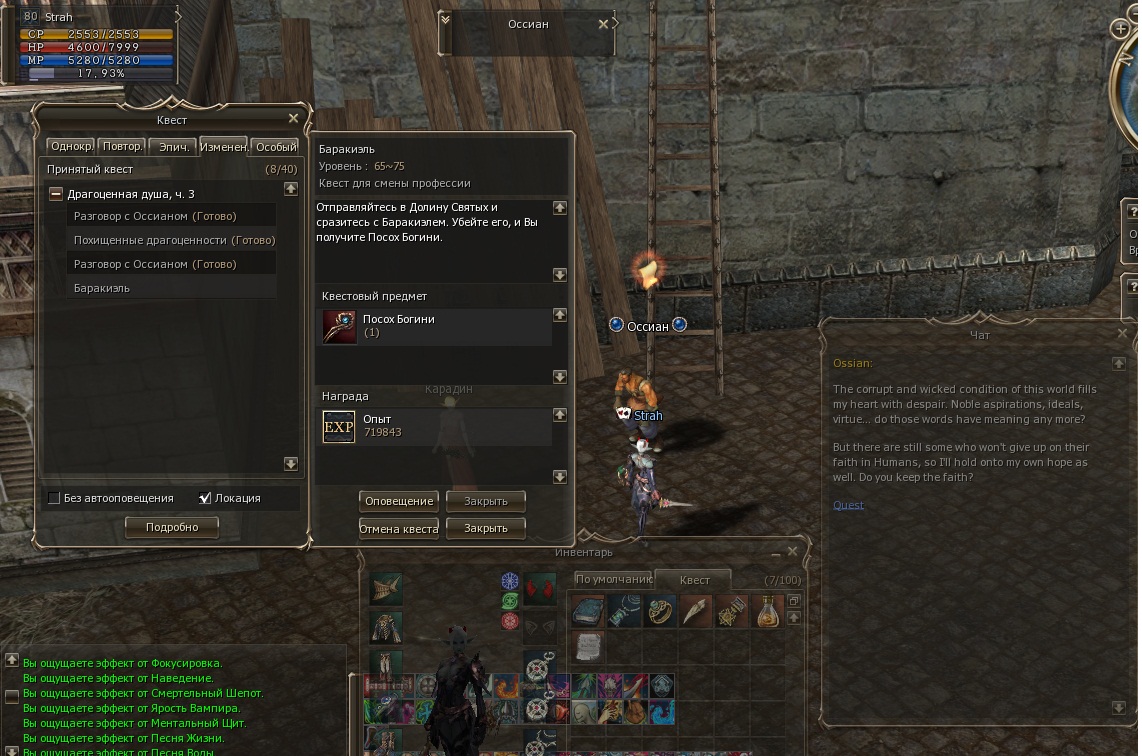
Task: Uncheck the Локация checkbox
Action: coord(205,498)
